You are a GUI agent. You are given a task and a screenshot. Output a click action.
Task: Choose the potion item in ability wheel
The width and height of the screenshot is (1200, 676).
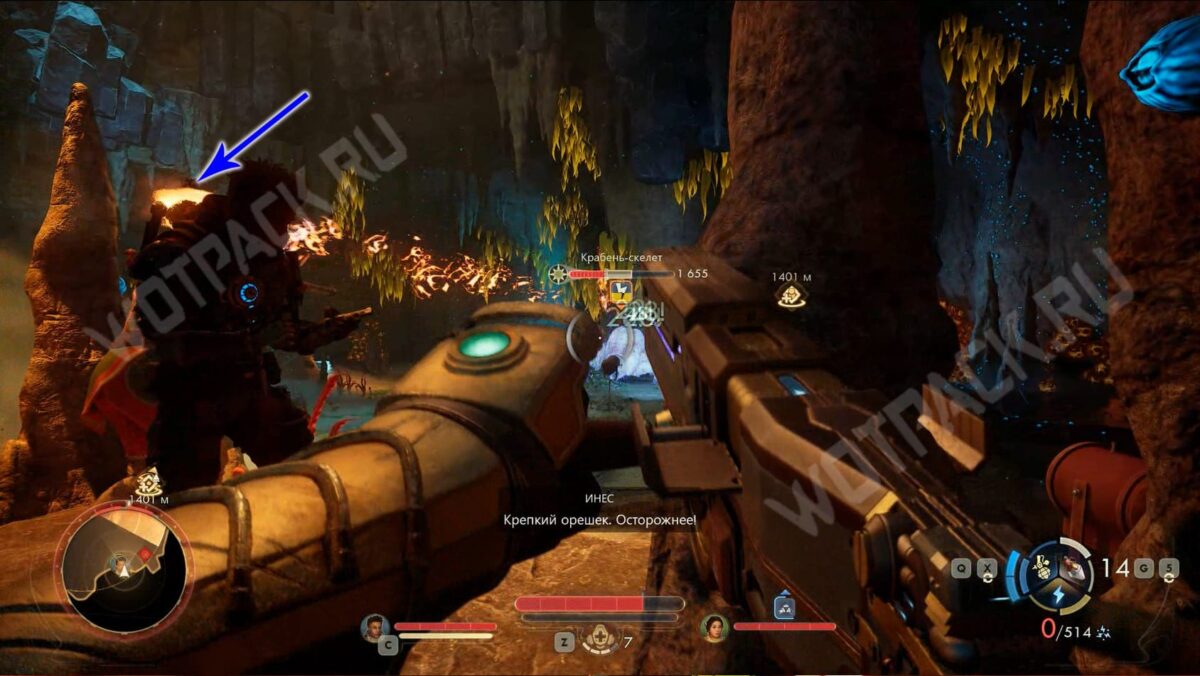pyautogui.click(x=1073, y=568)
